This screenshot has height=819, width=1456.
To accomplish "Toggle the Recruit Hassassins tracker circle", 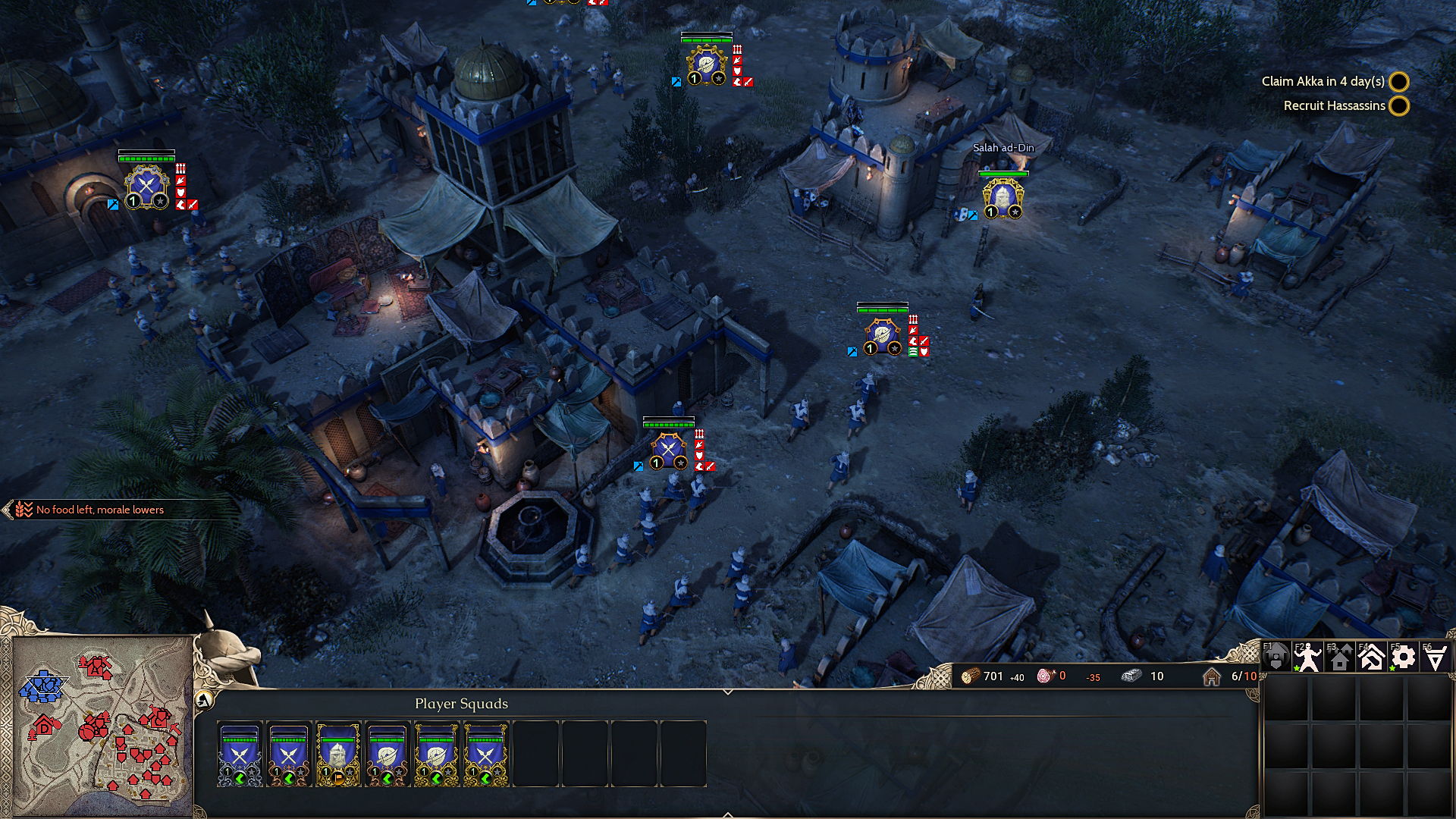I will (1398, 106).
